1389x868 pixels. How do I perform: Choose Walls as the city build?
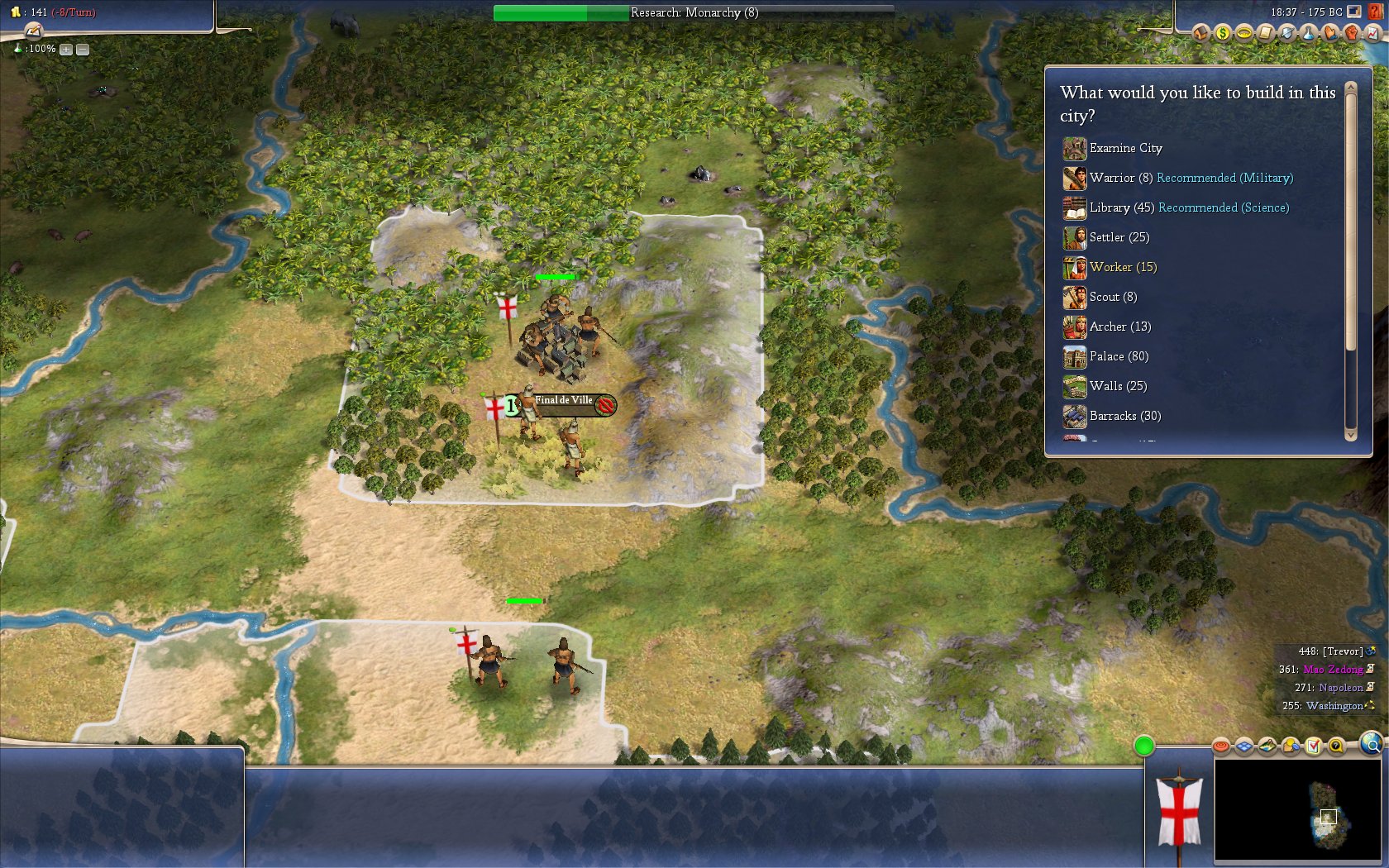tap(1105, 387)
